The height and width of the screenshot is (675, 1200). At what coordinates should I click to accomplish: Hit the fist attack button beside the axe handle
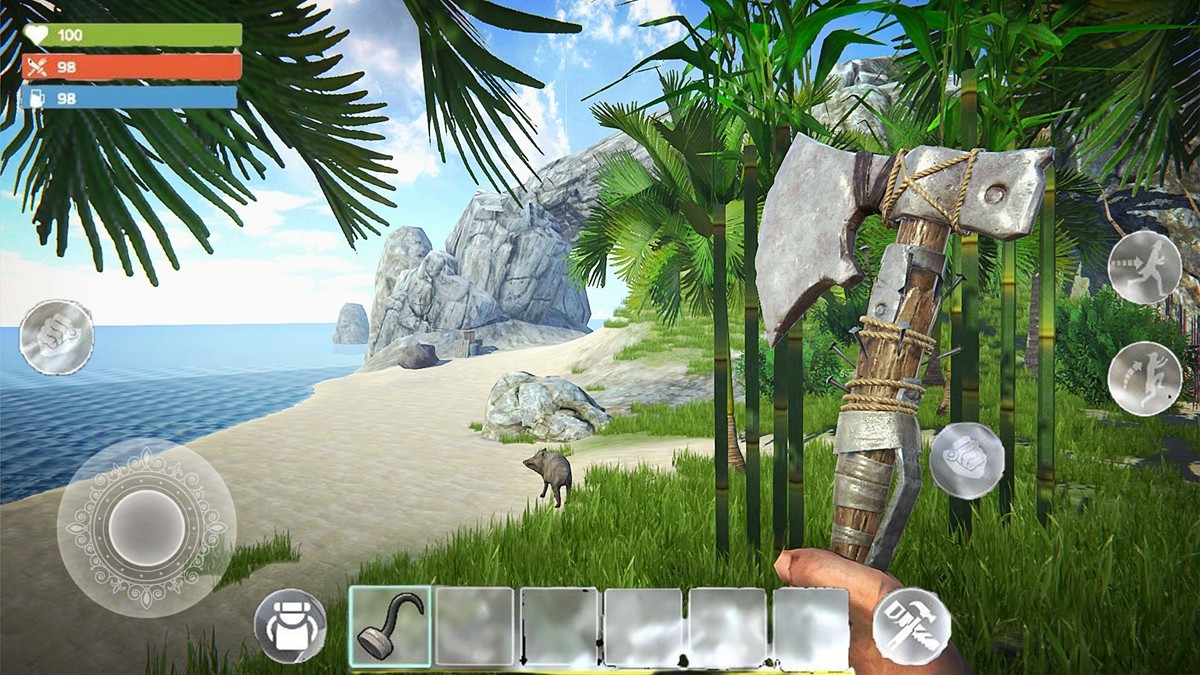point(966,460)
